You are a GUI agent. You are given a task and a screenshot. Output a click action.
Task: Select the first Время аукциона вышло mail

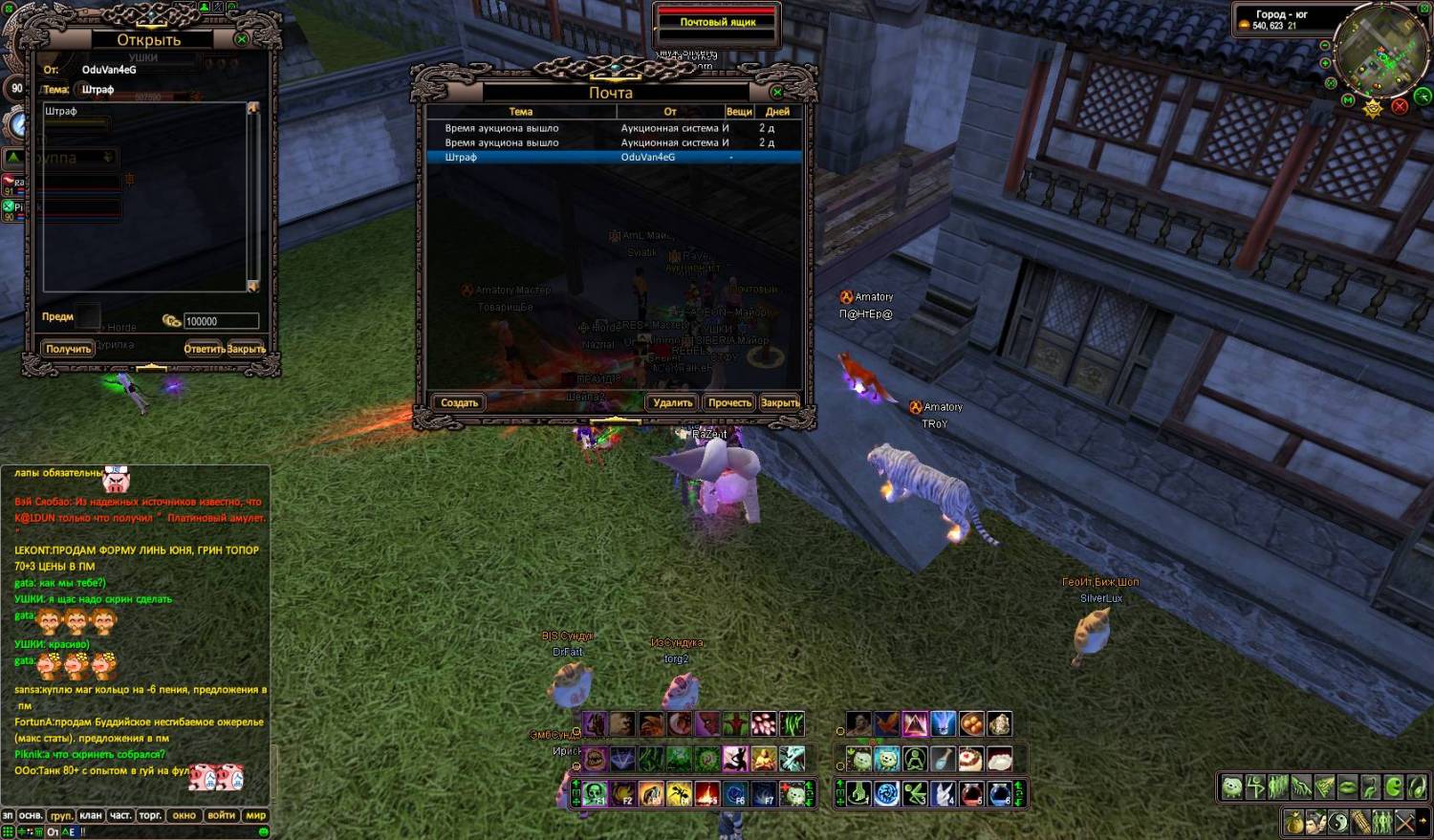(x=612, y=128)
